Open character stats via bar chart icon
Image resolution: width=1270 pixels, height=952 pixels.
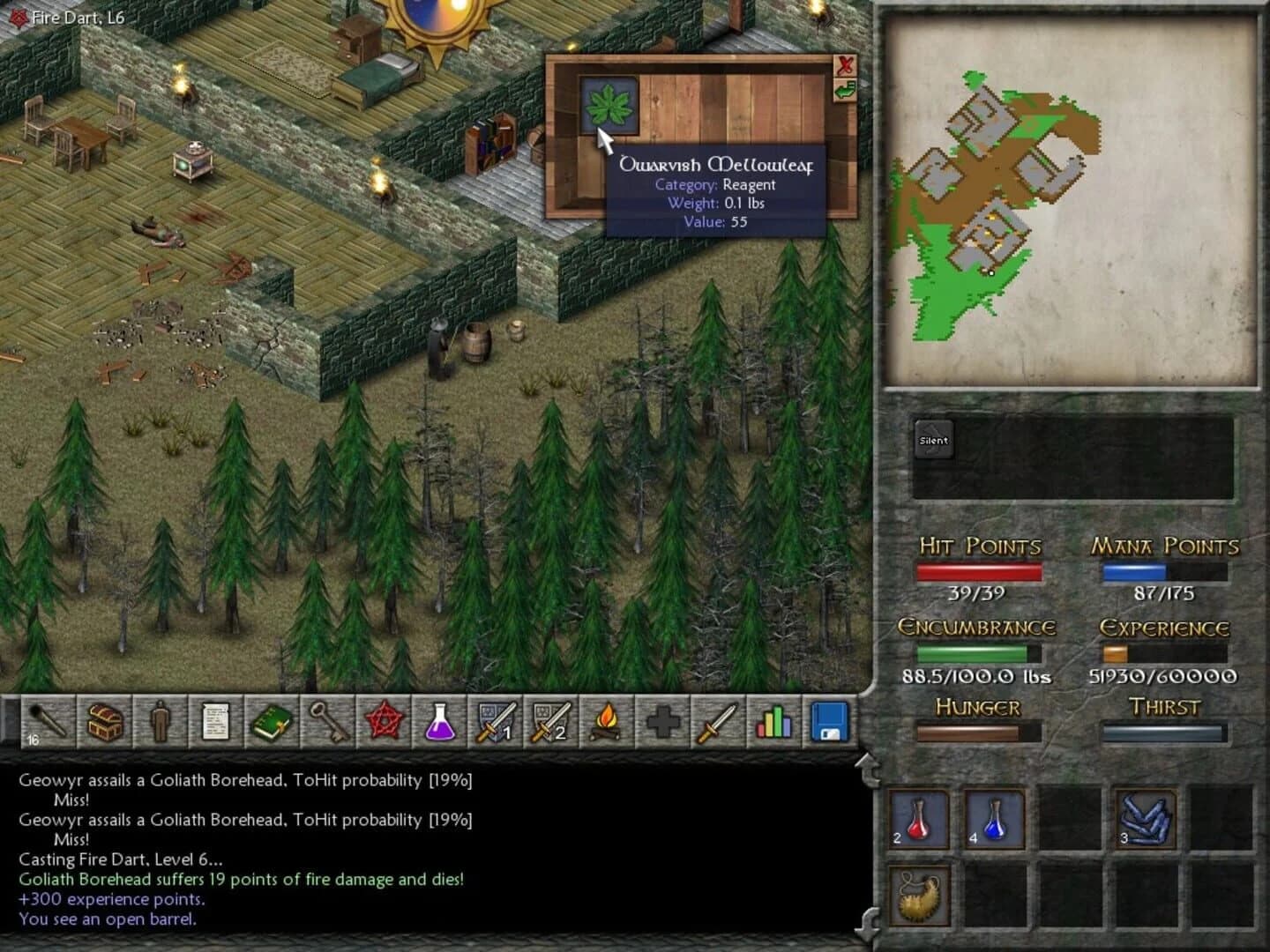pos(773,722)
